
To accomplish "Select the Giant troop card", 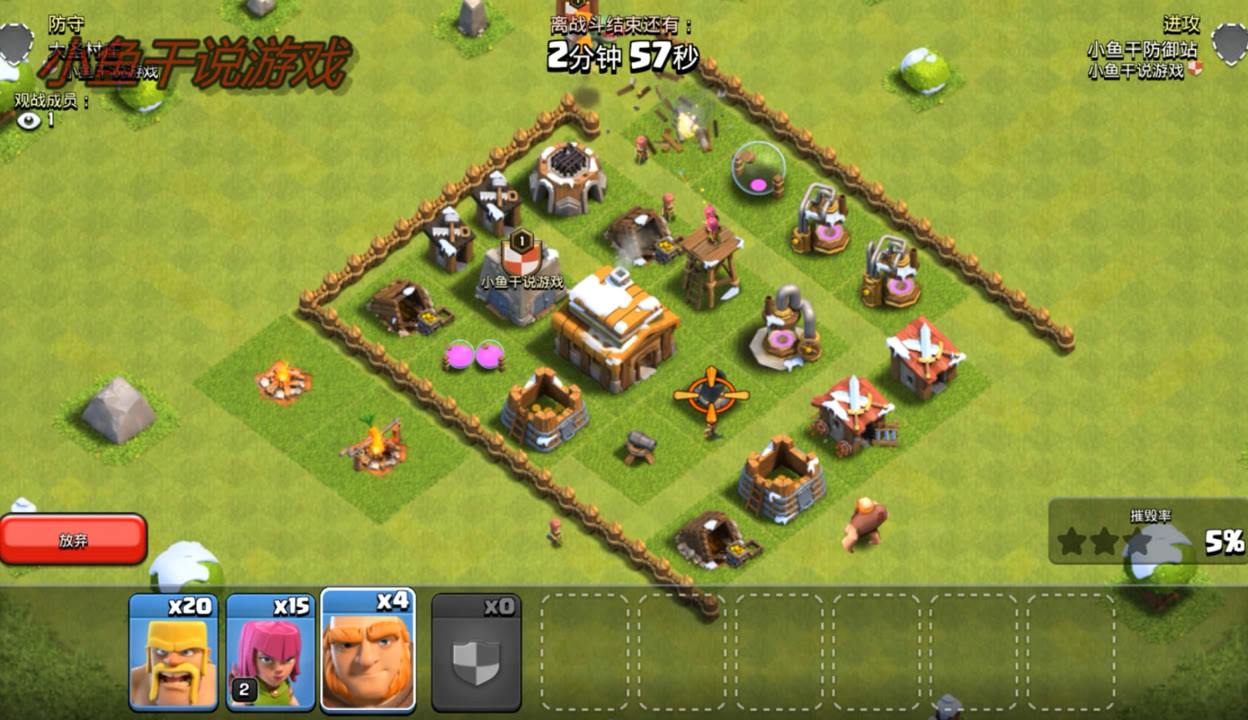I will point(367,651).
